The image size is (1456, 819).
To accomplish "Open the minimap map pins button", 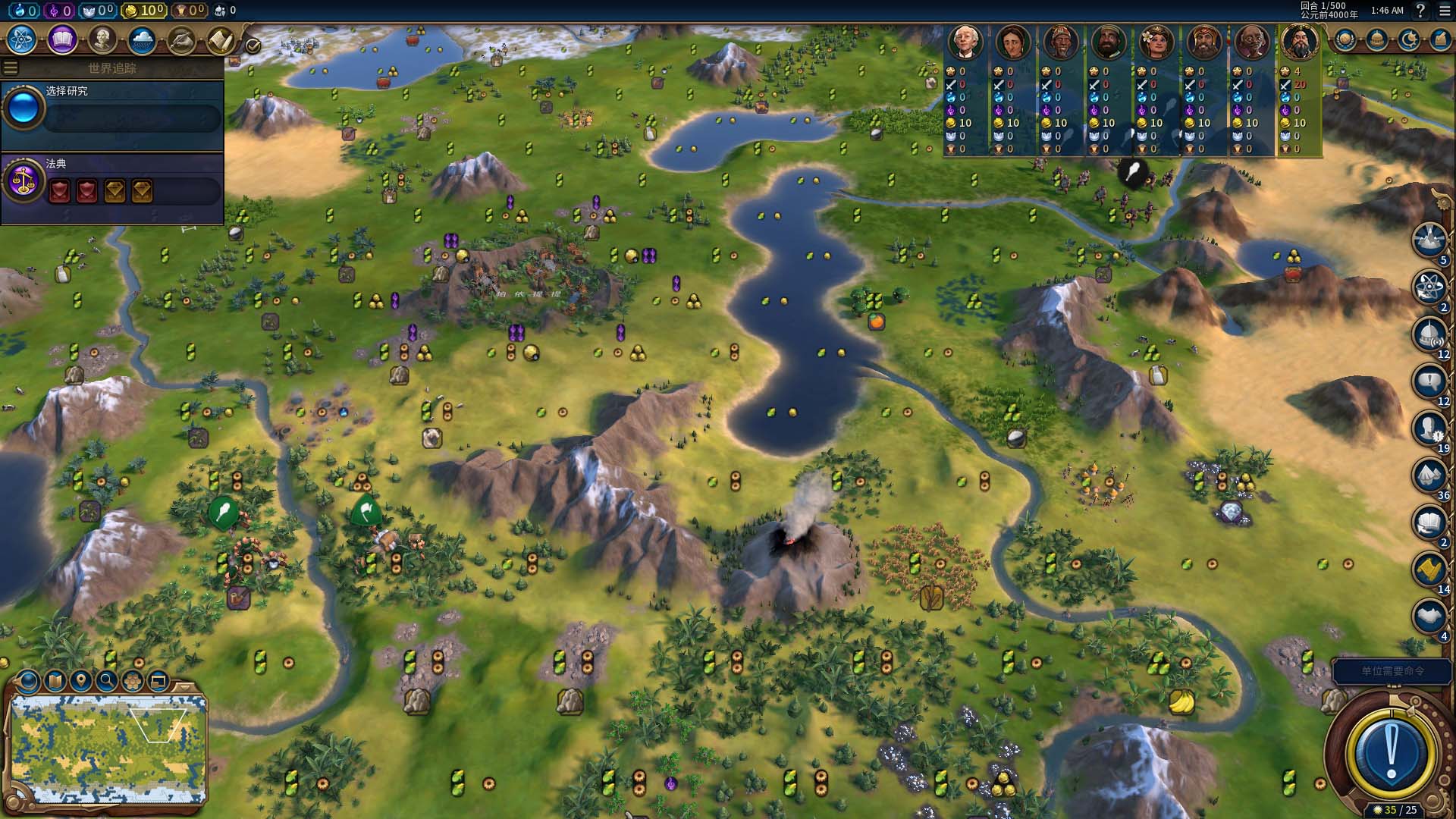I will point(80,681).
